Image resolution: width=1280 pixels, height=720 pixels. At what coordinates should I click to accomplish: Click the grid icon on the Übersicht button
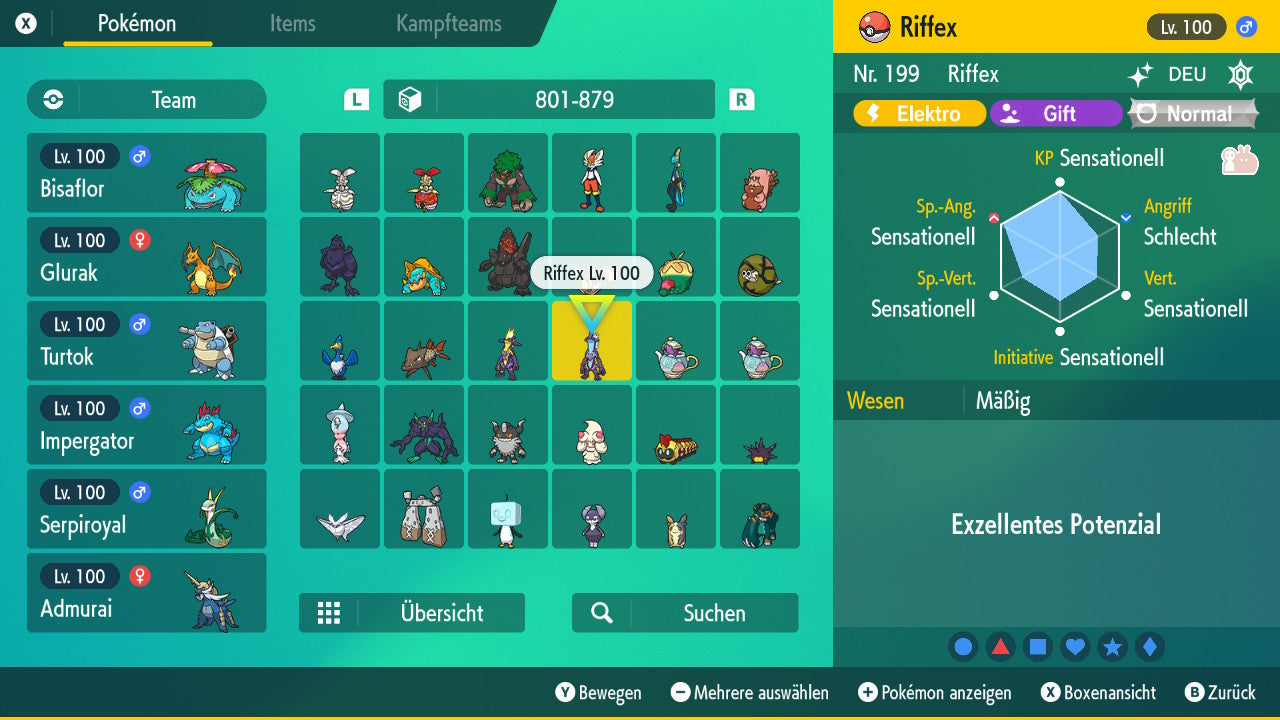[329, 612]
